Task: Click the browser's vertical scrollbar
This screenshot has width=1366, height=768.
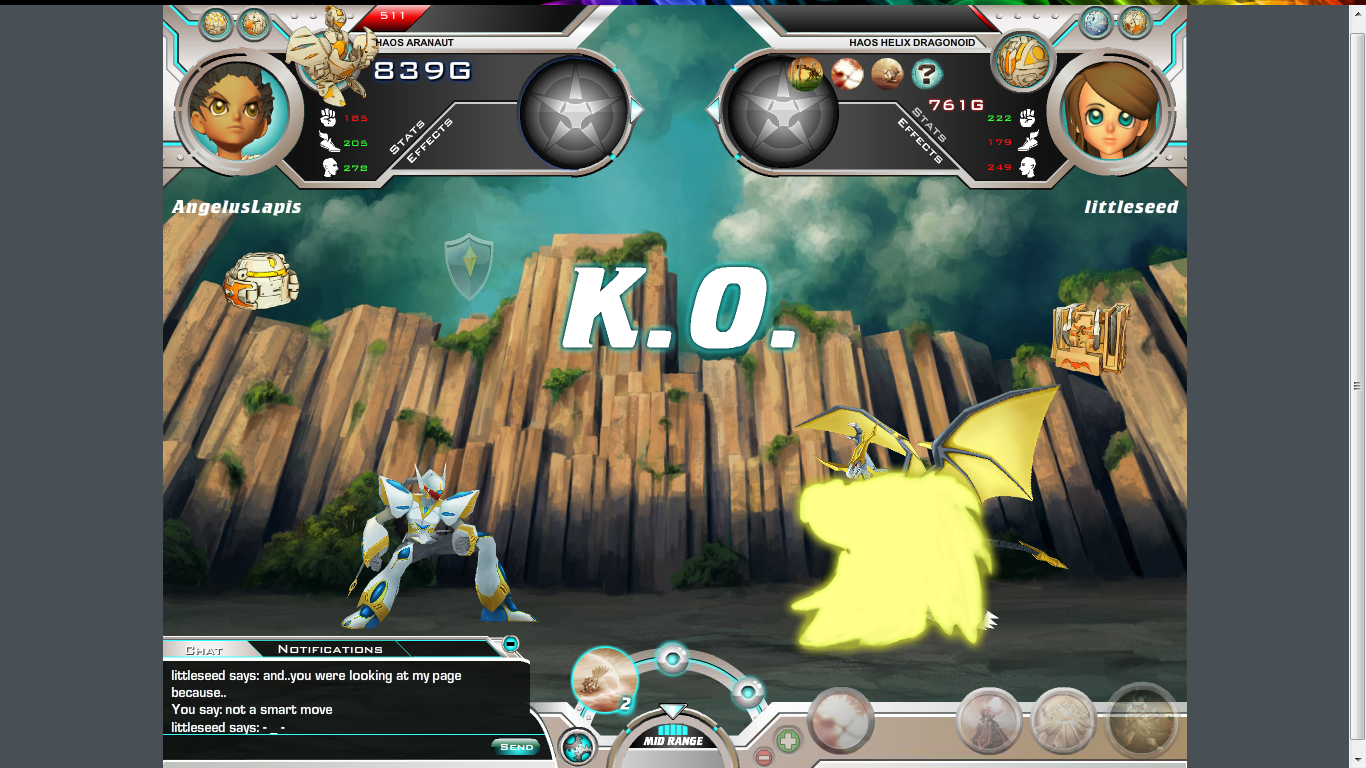Action: (x=1357, y=385)
